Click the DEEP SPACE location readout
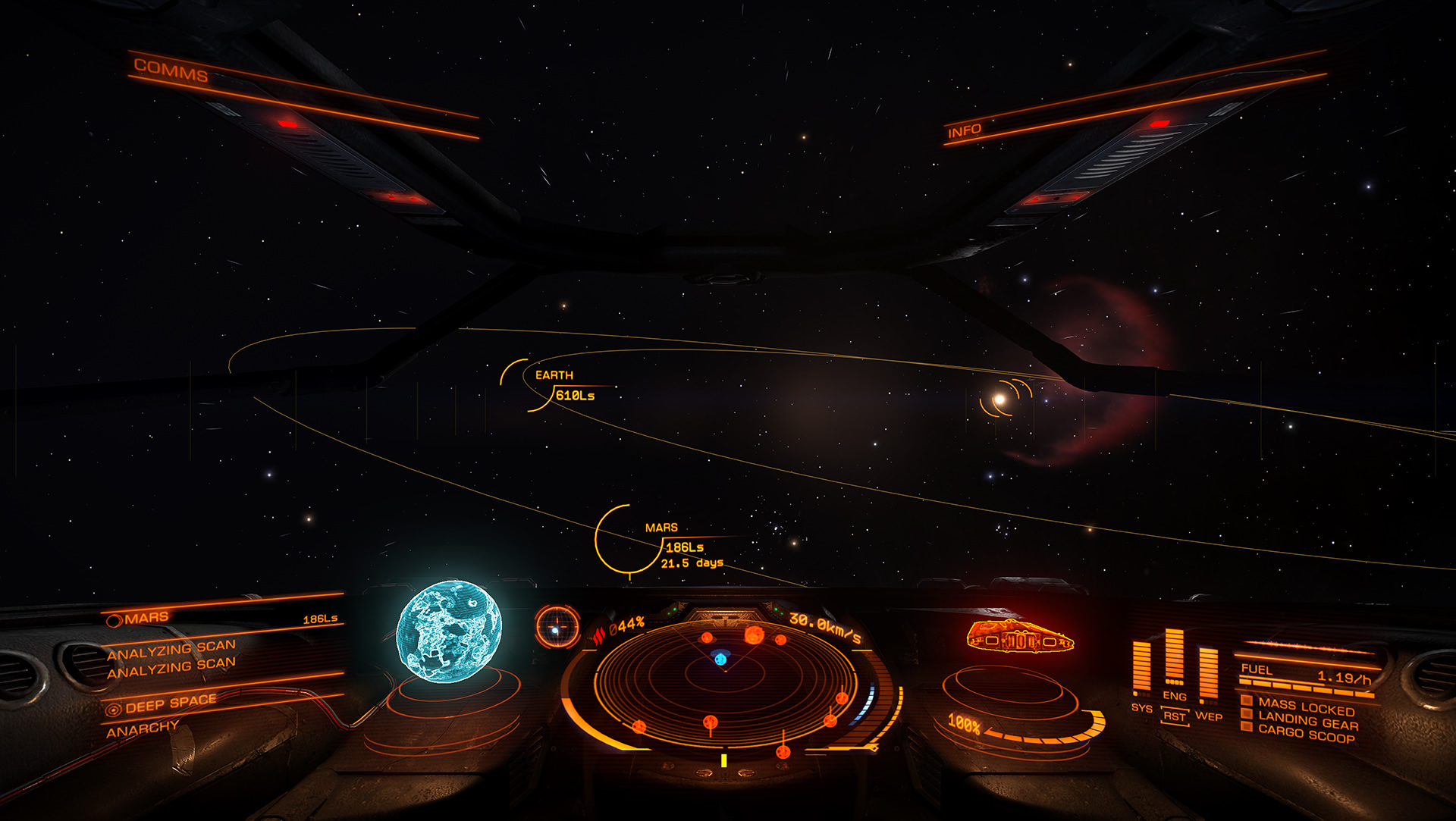This screenshot has height=821, width=1456. click(170, 704)
